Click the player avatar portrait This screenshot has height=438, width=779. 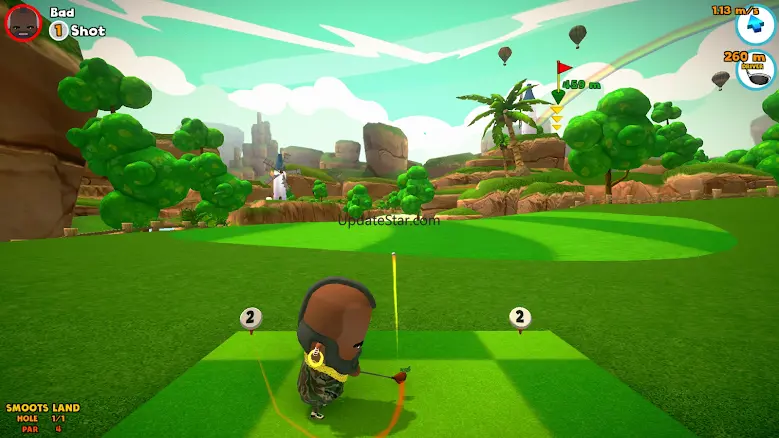(23, 22)
